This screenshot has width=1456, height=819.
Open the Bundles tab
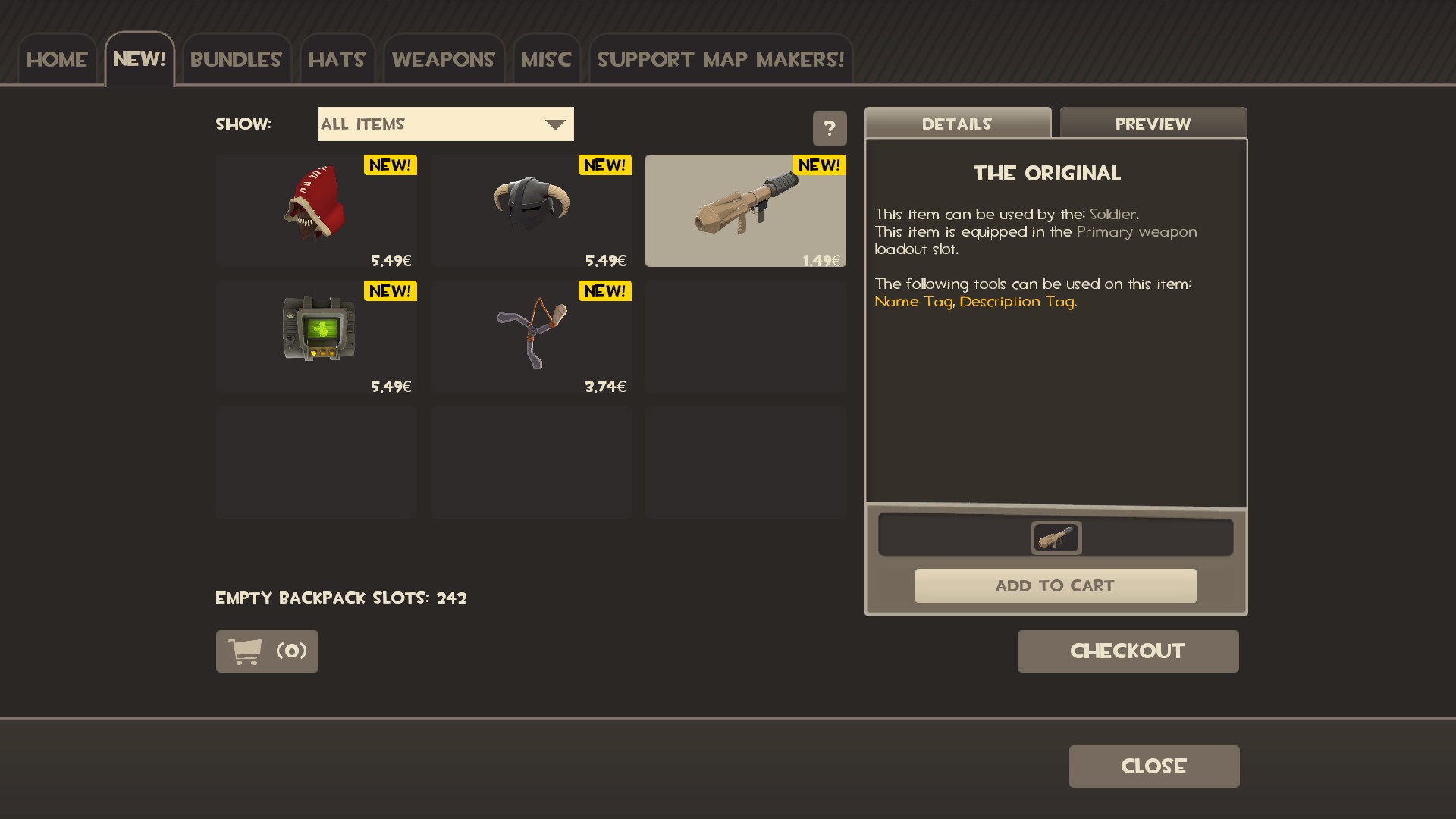[236, 59]
